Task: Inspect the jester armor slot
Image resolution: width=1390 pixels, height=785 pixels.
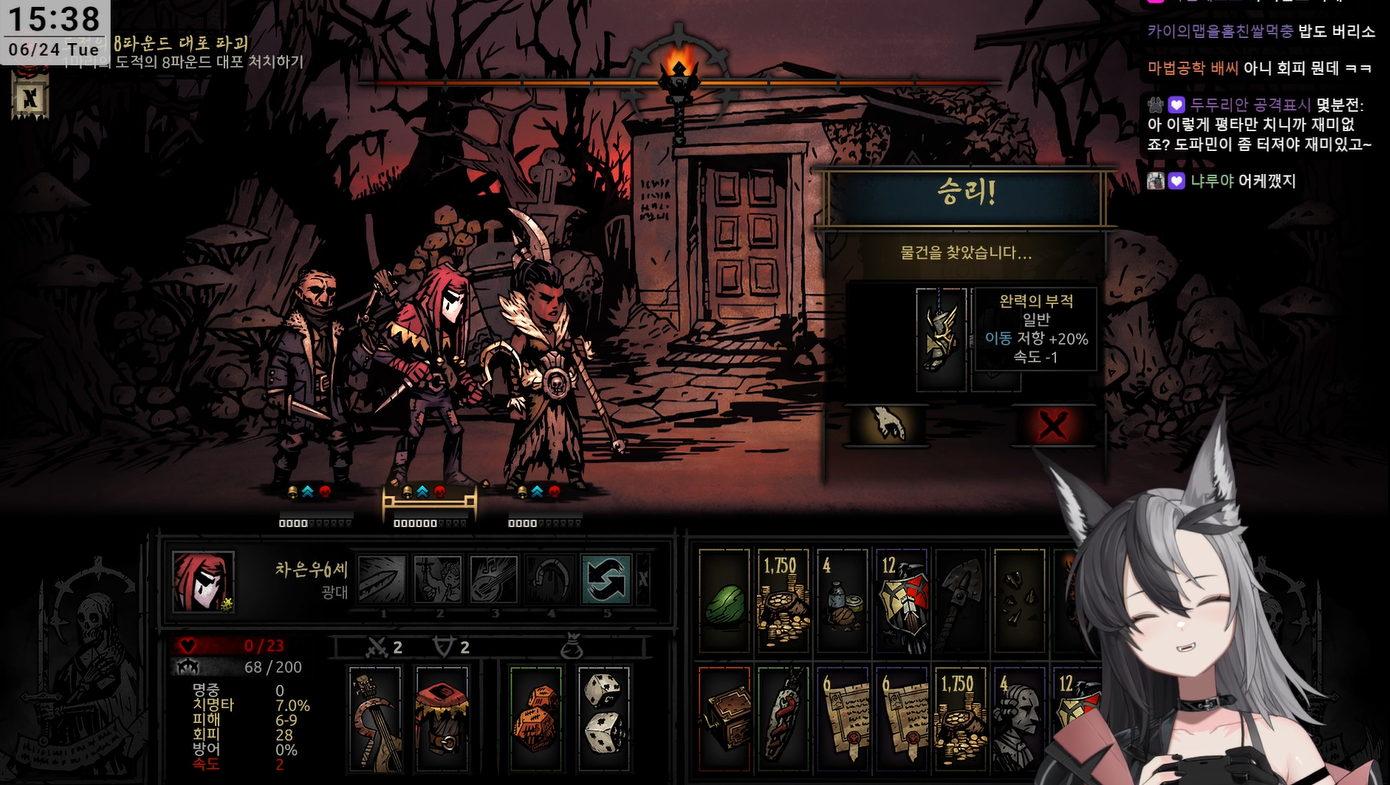Action: 441,719
